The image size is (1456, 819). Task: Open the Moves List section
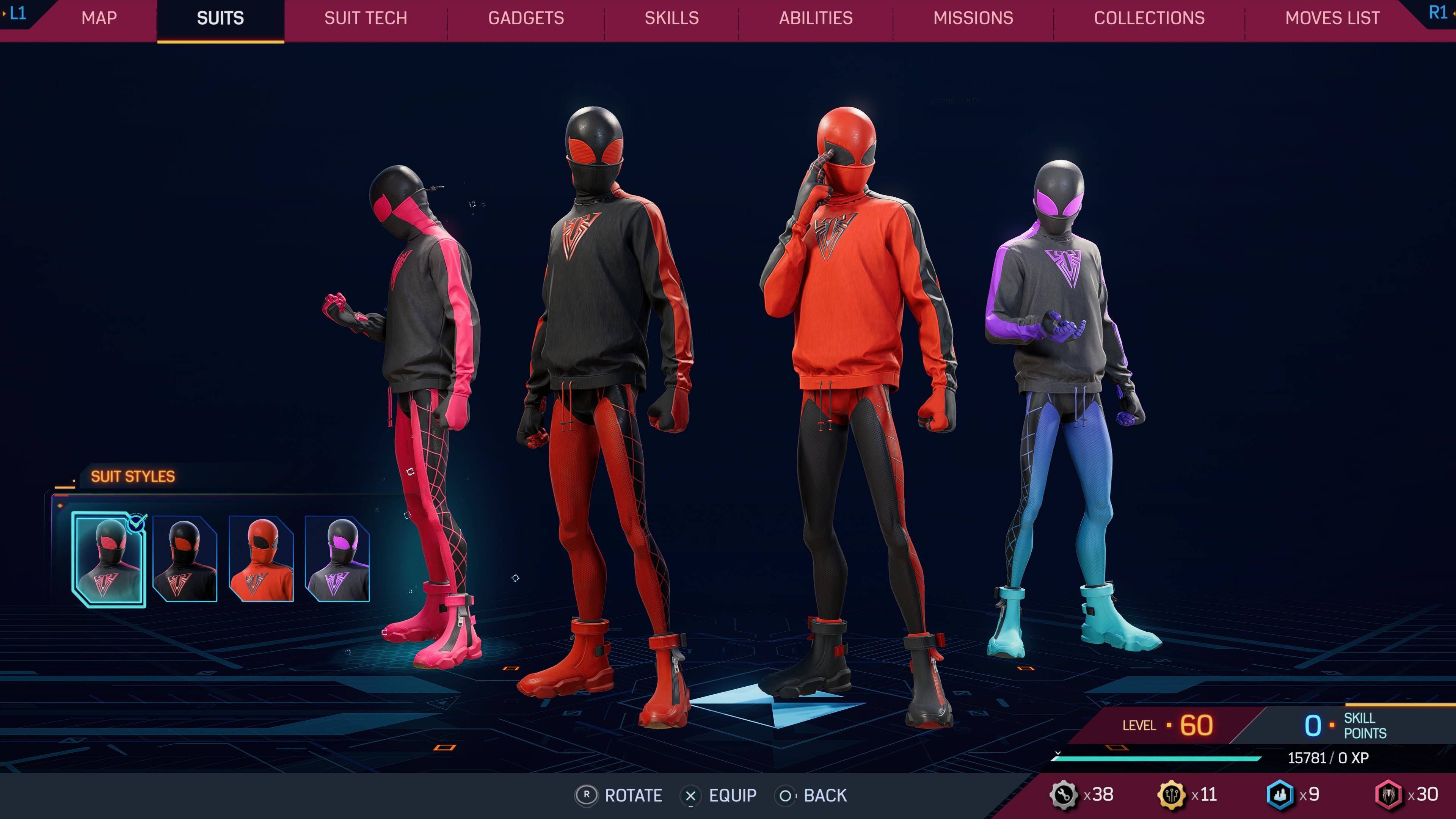[x=1332, y=18]
